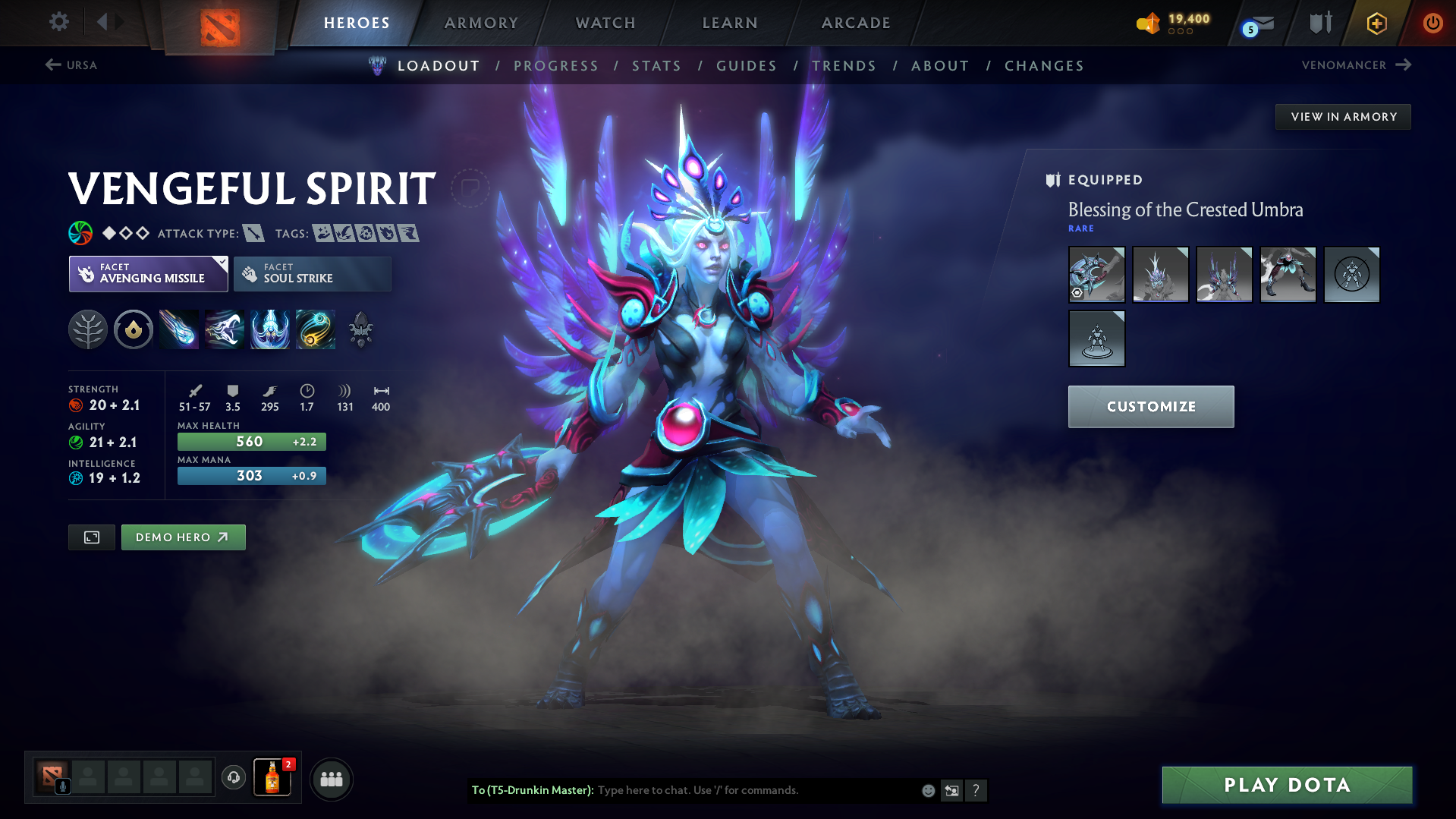1456x819 pixels.
Task: View the Vengeance Aura ability icon
Action: [x=269, y=329]
